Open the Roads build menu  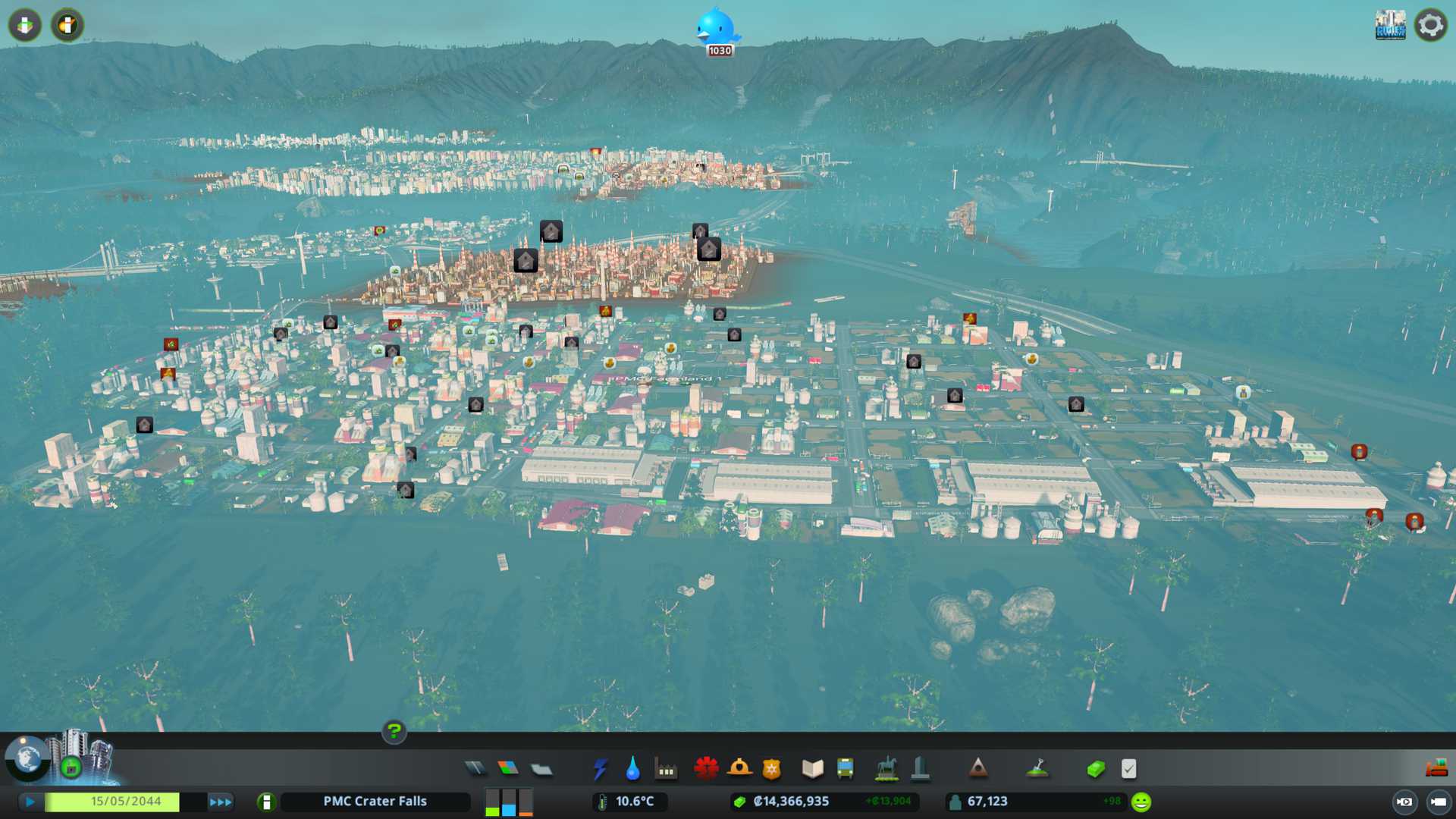475,769
